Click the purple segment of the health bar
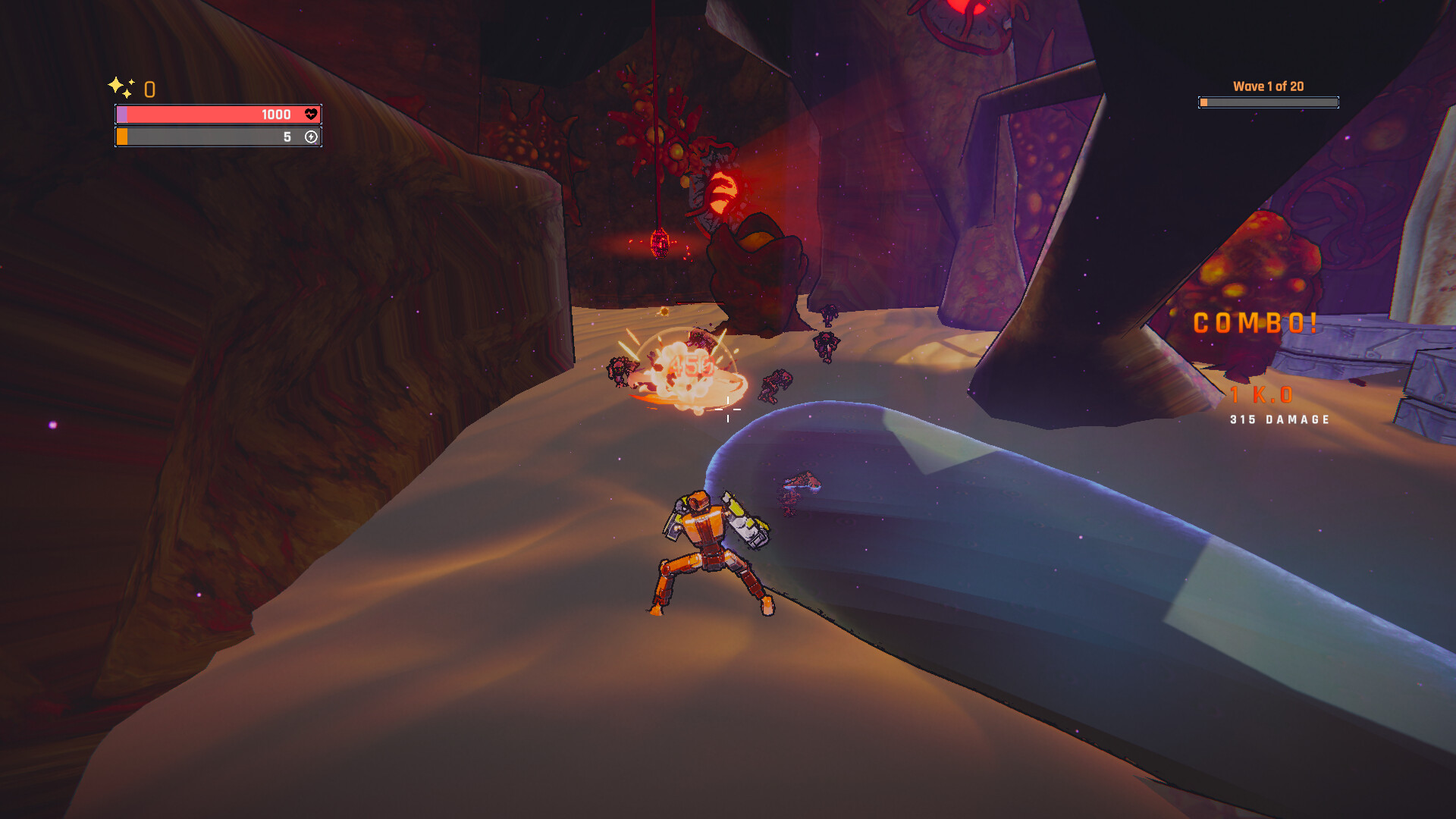The width and height of the screenshot is (1456, 819). coord(123,114)
